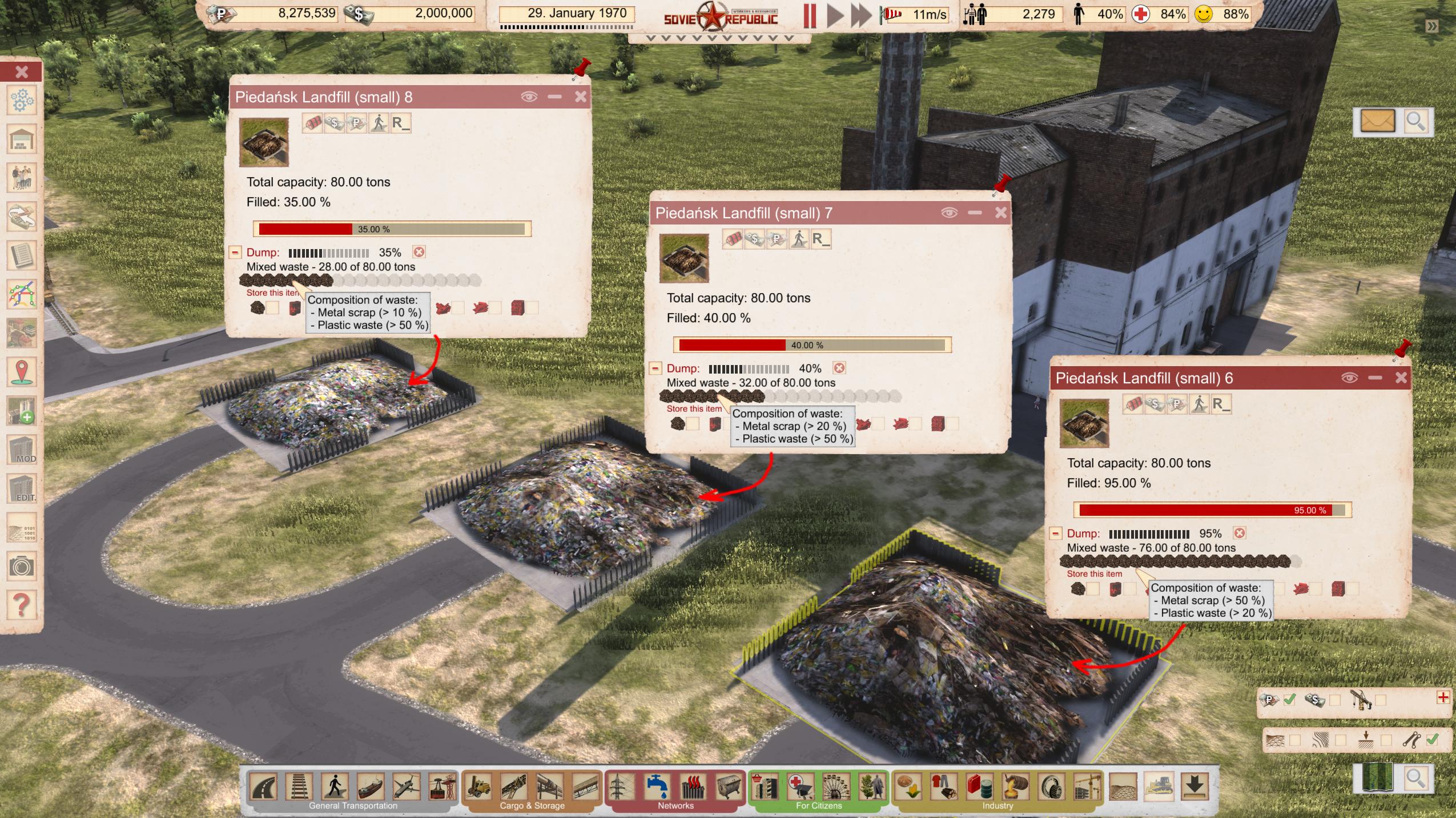1456x818 pixels.
Task: Select the water network tool
Action: click(x=657, y=787)
